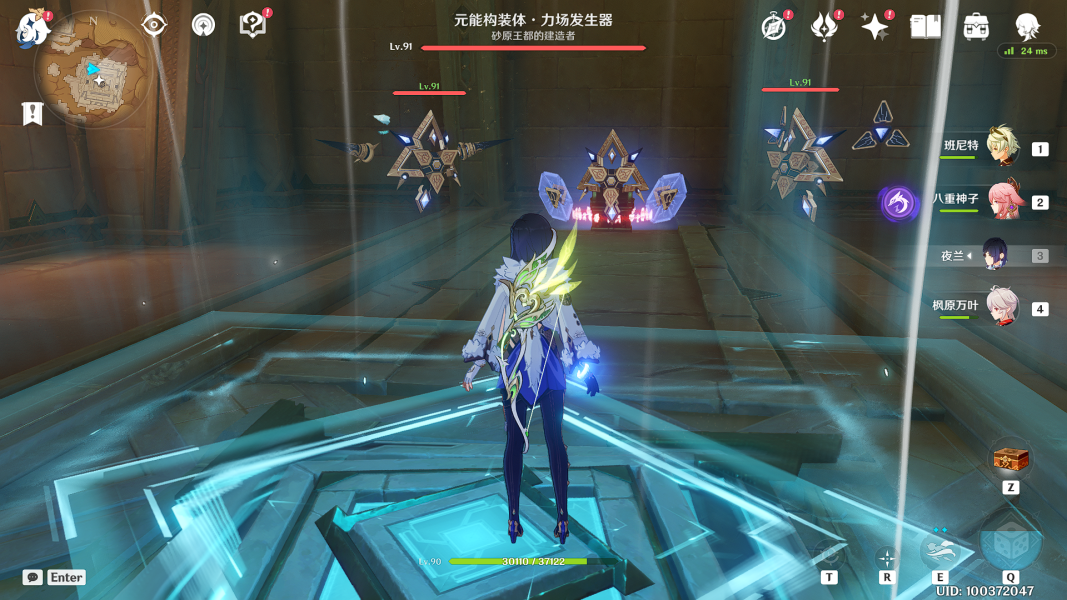Open the character profile head icon

pos(1027,26)
